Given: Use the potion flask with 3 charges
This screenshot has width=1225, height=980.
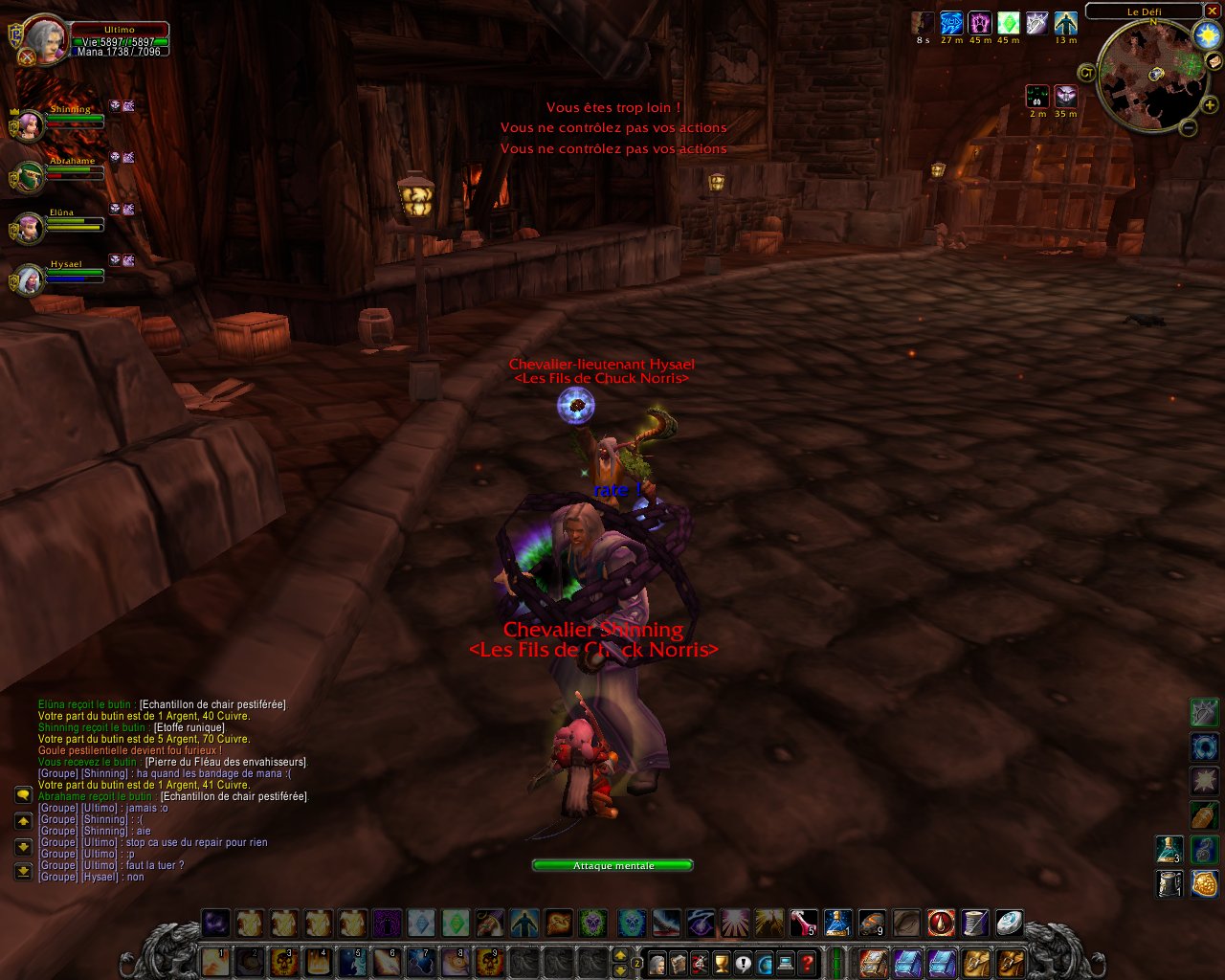Looking at the screenshot, I should point(1169,849).
